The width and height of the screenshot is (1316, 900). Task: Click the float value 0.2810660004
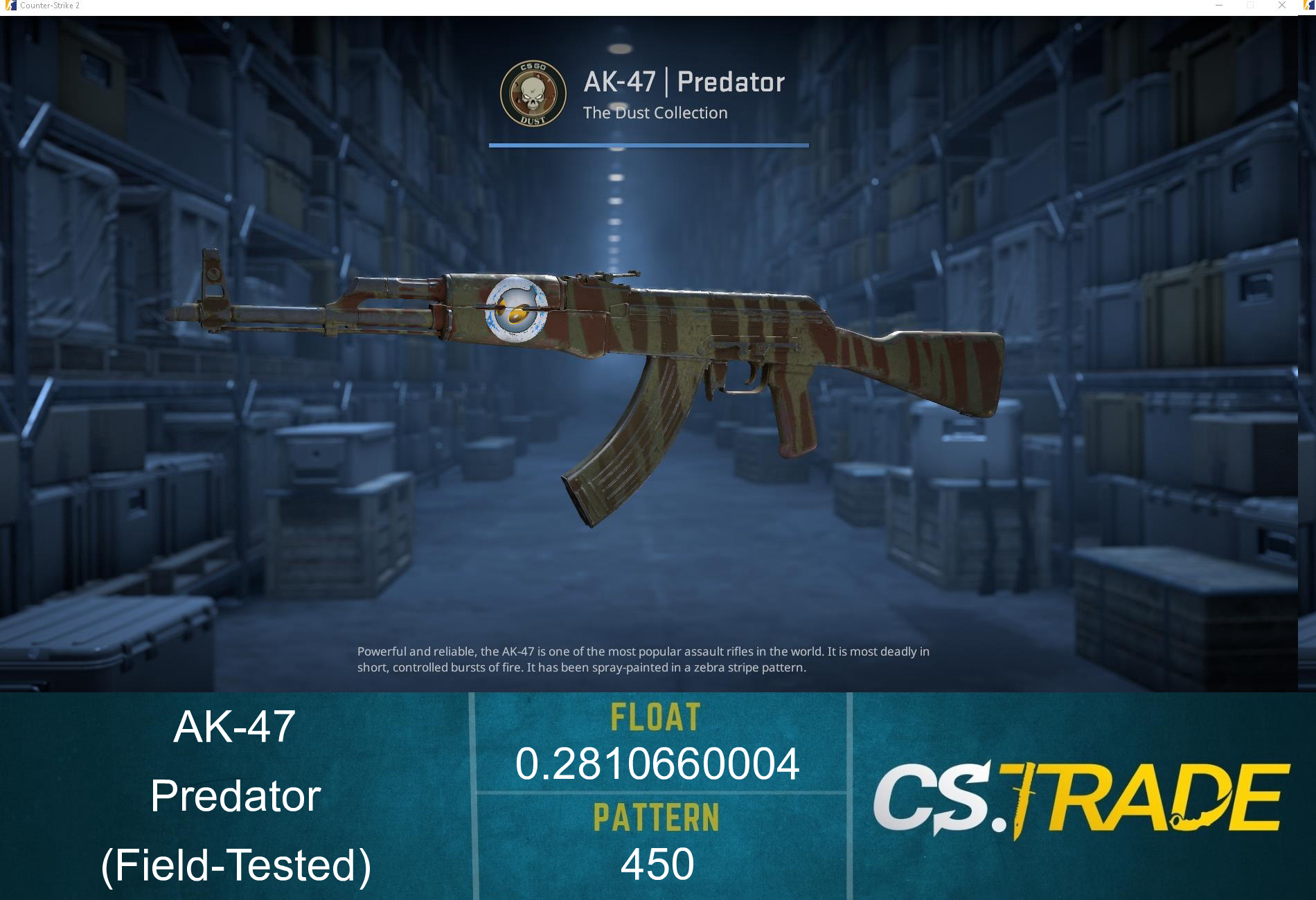click(657, 764)
